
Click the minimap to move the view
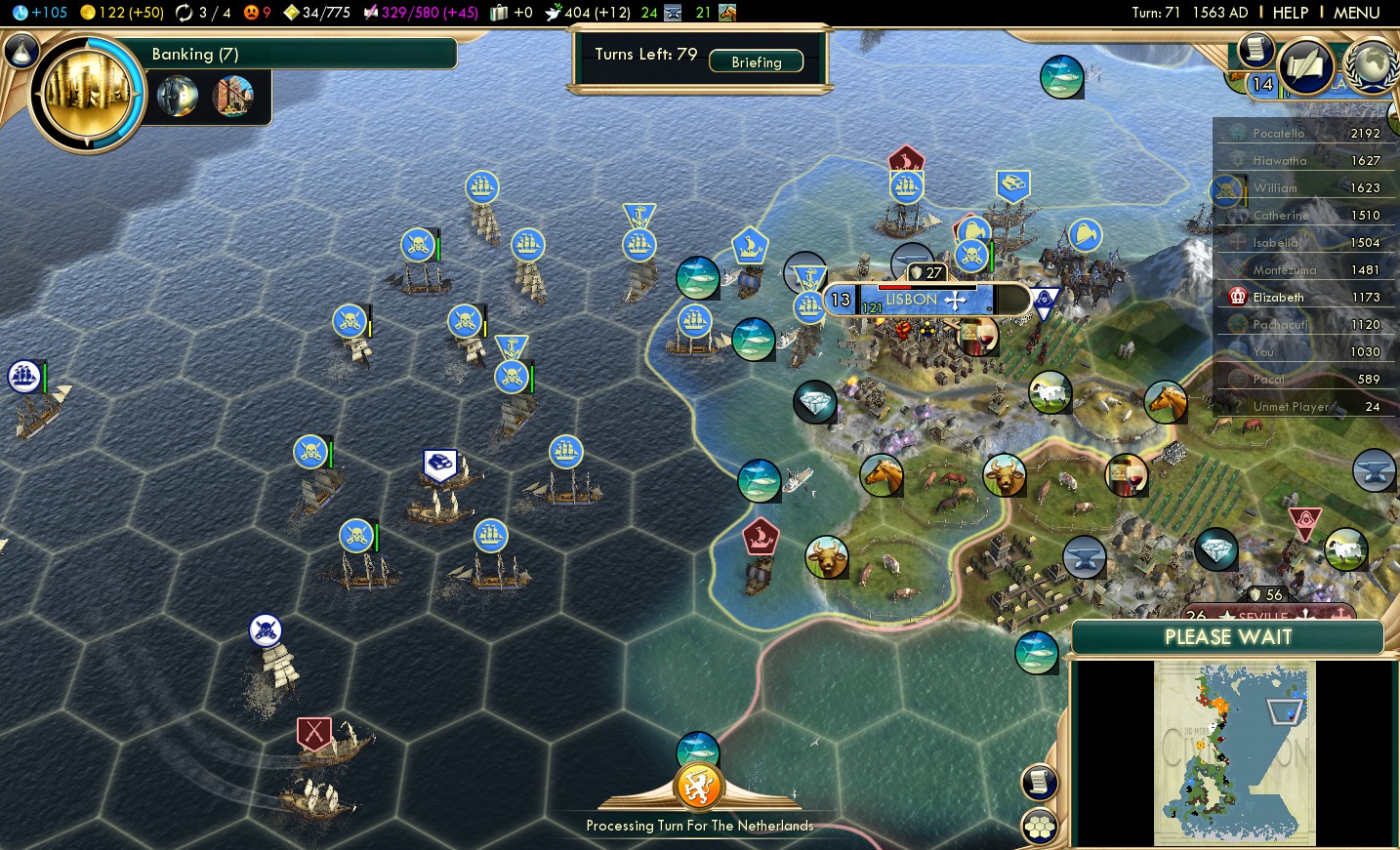coord(1235,751)
